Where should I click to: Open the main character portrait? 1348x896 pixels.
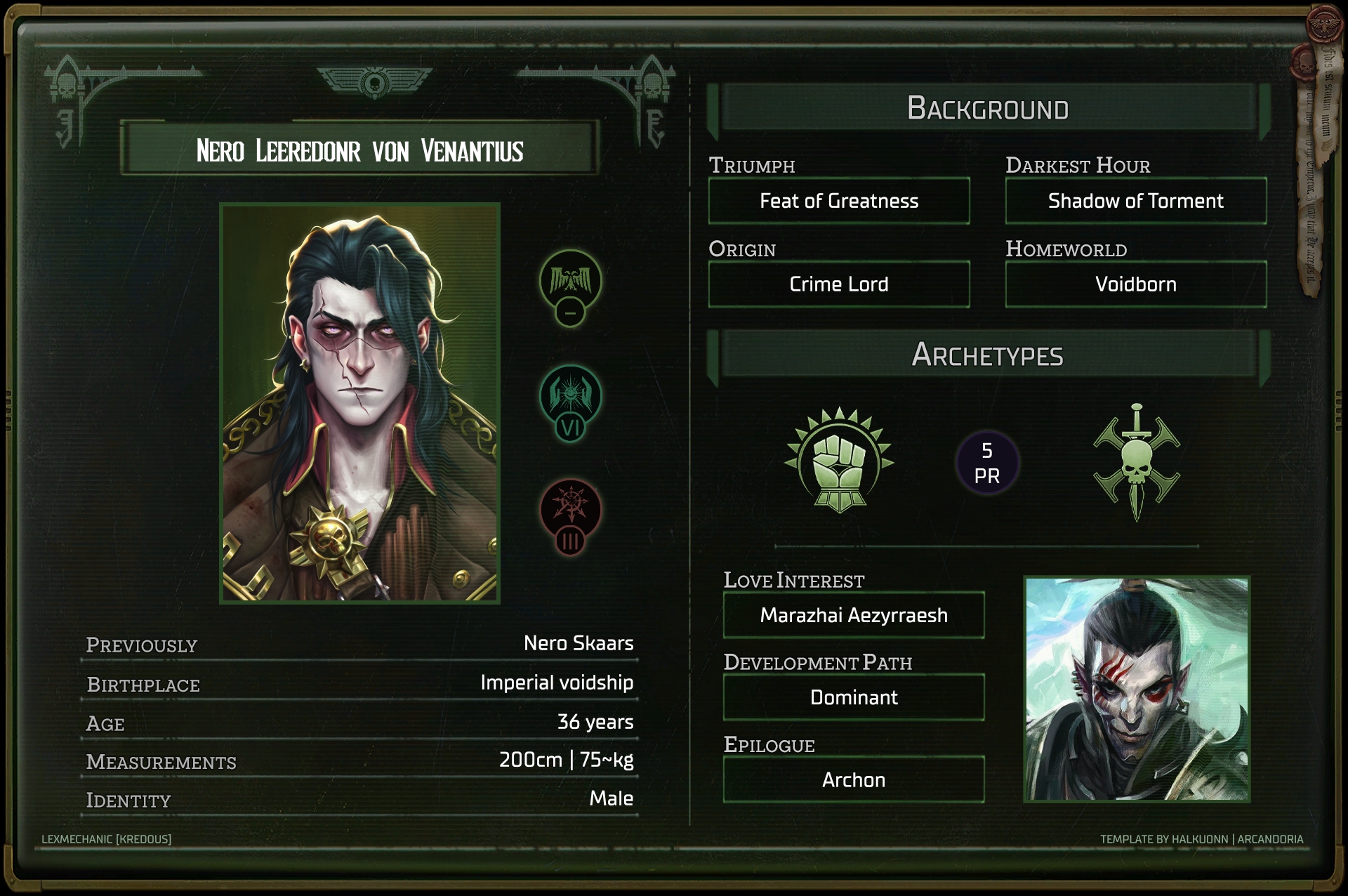point(359,403)
